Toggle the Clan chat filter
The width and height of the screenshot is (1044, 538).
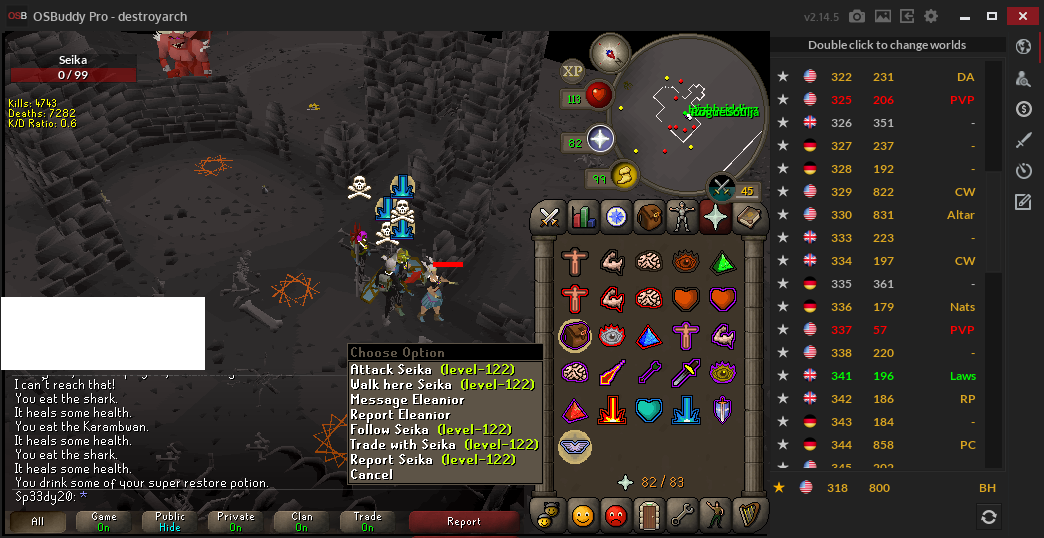pos(302,521)
